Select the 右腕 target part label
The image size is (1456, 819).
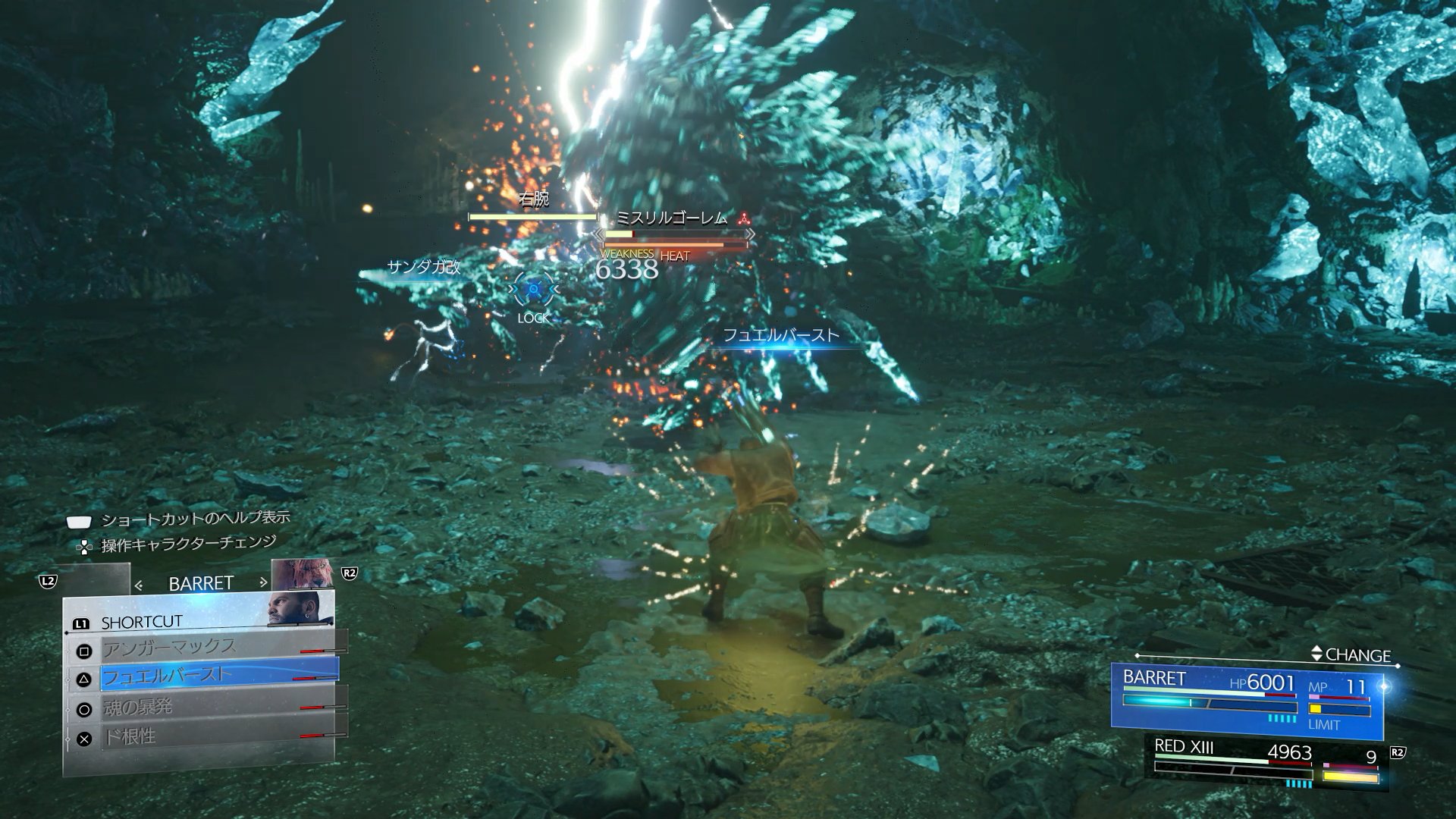coord(533,199)
